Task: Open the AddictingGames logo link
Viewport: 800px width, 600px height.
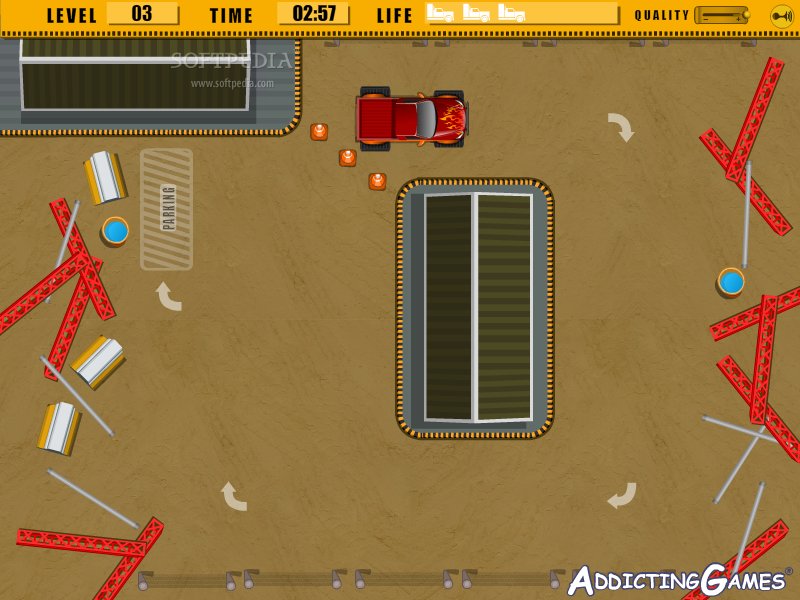Action: (x=679, y=580)
